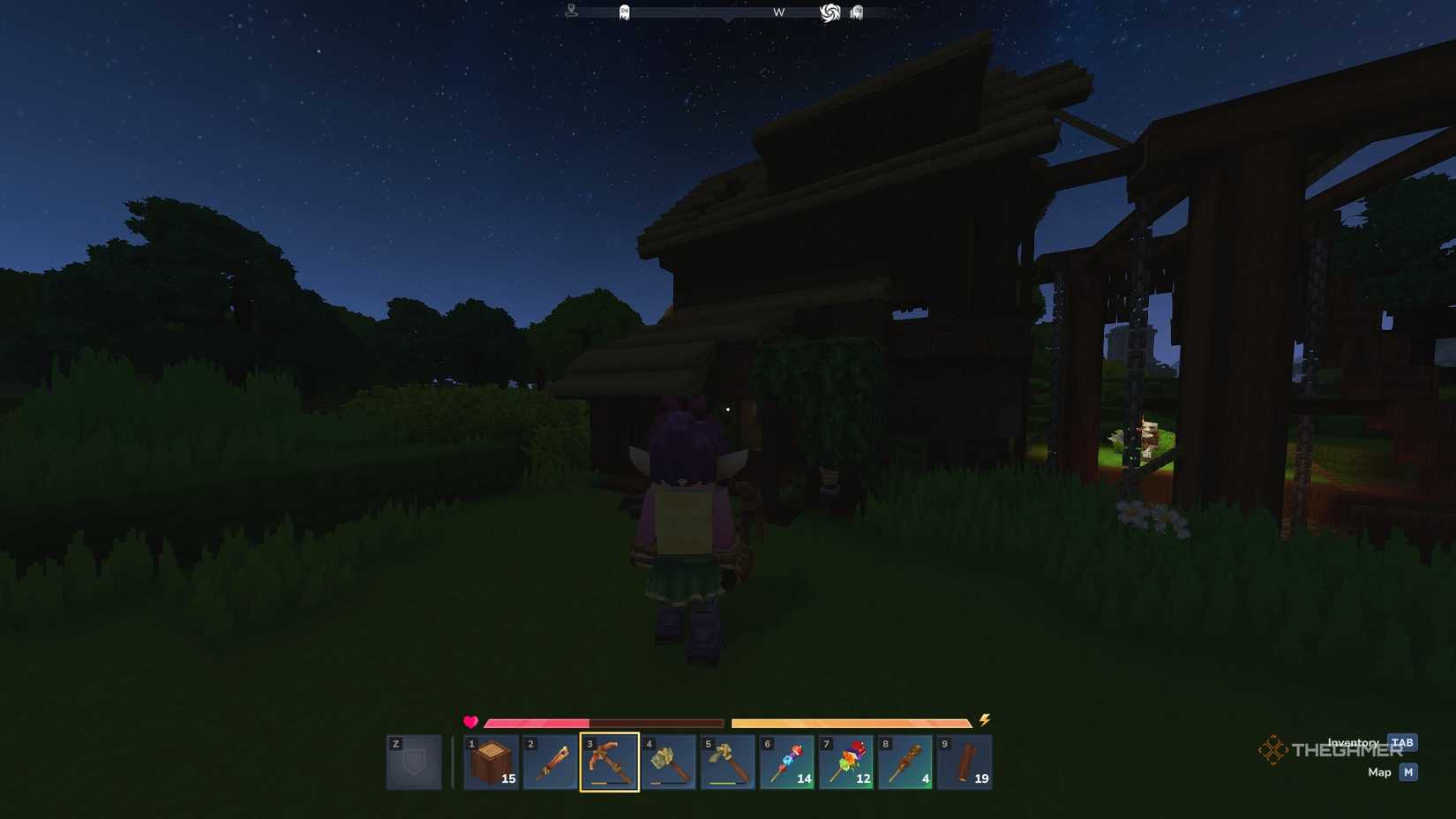Toggle the shield slot marked Z
The width and height of the screenshot is (1456, 819).
pyautogui.click(x=413, y=760)
